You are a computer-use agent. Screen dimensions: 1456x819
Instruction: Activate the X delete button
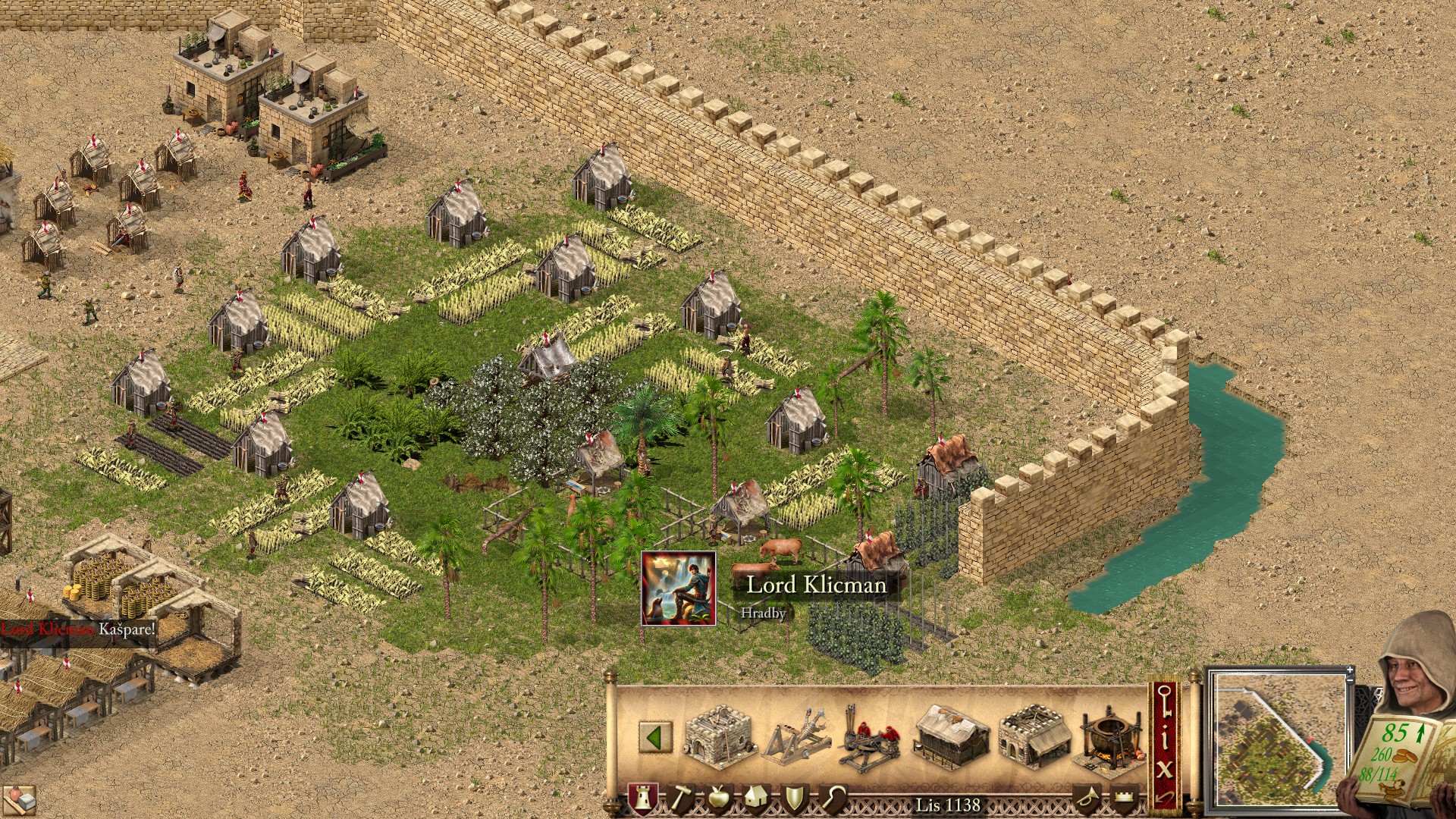pos(1166,768)
